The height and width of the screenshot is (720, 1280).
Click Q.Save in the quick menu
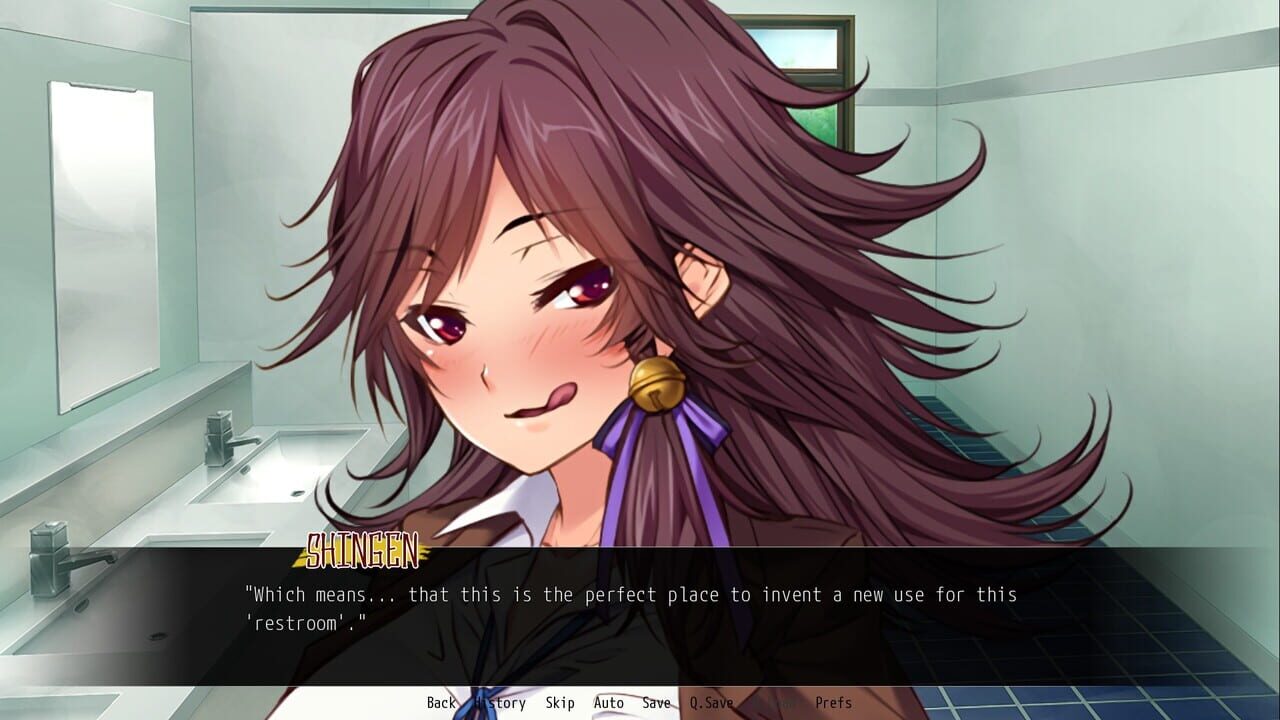click(710, 703)
